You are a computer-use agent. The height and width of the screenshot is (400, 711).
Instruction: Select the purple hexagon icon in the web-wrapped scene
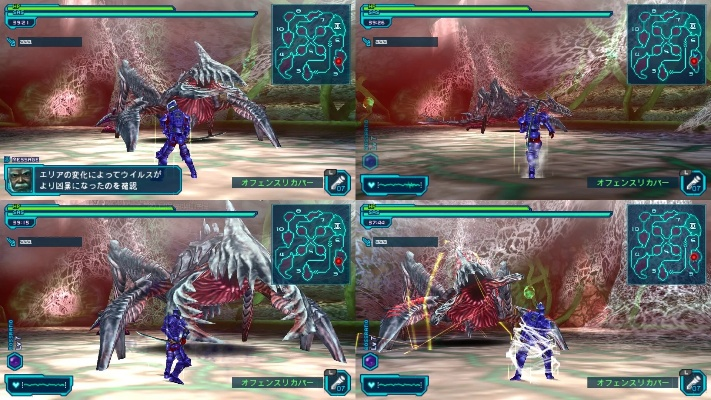(370, 360)
